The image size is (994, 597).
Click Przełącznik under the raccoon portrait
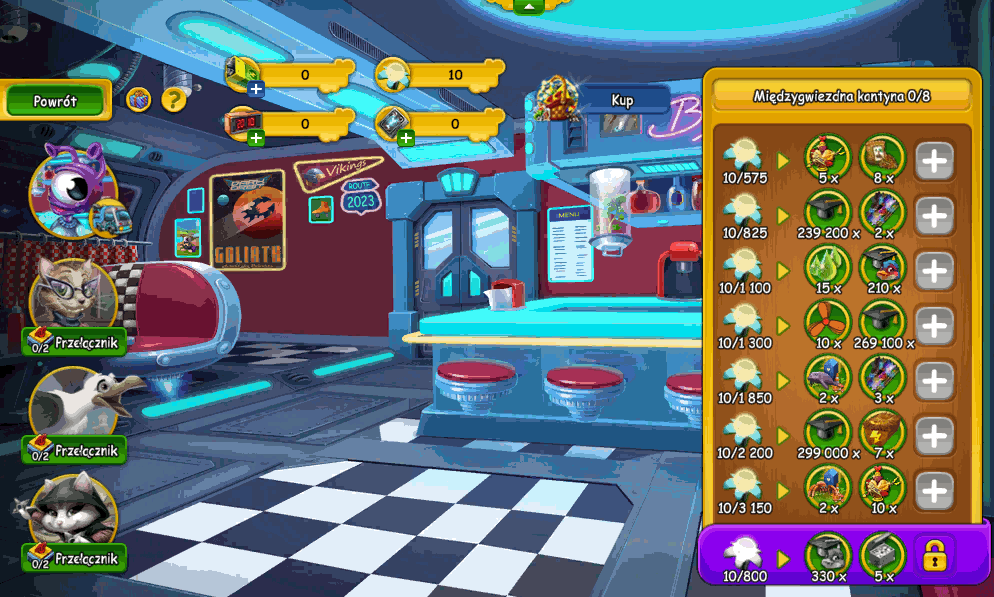click(x=76, y=558)
